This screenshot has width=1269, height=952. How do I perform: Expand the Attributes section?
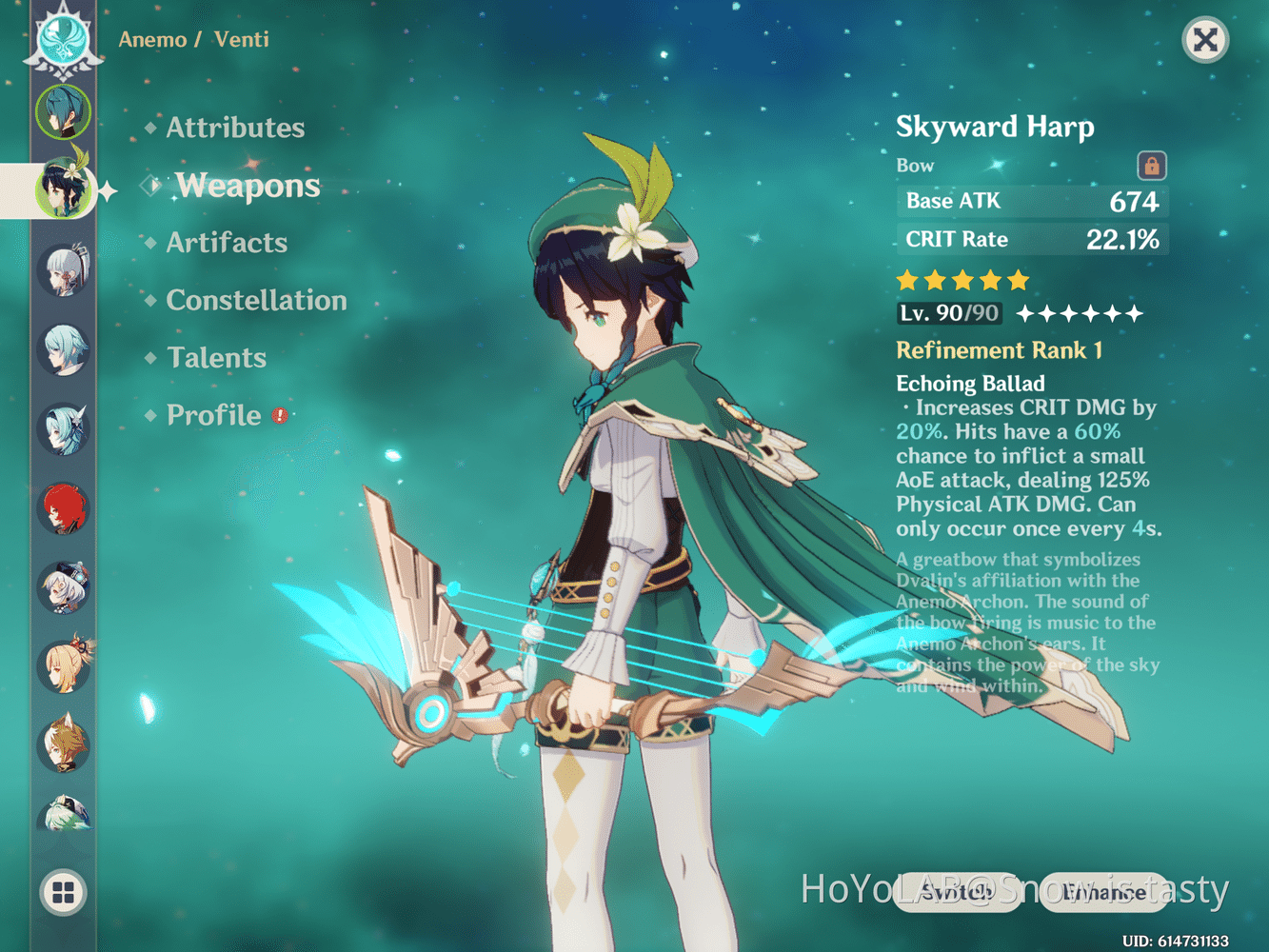point(234,128)
